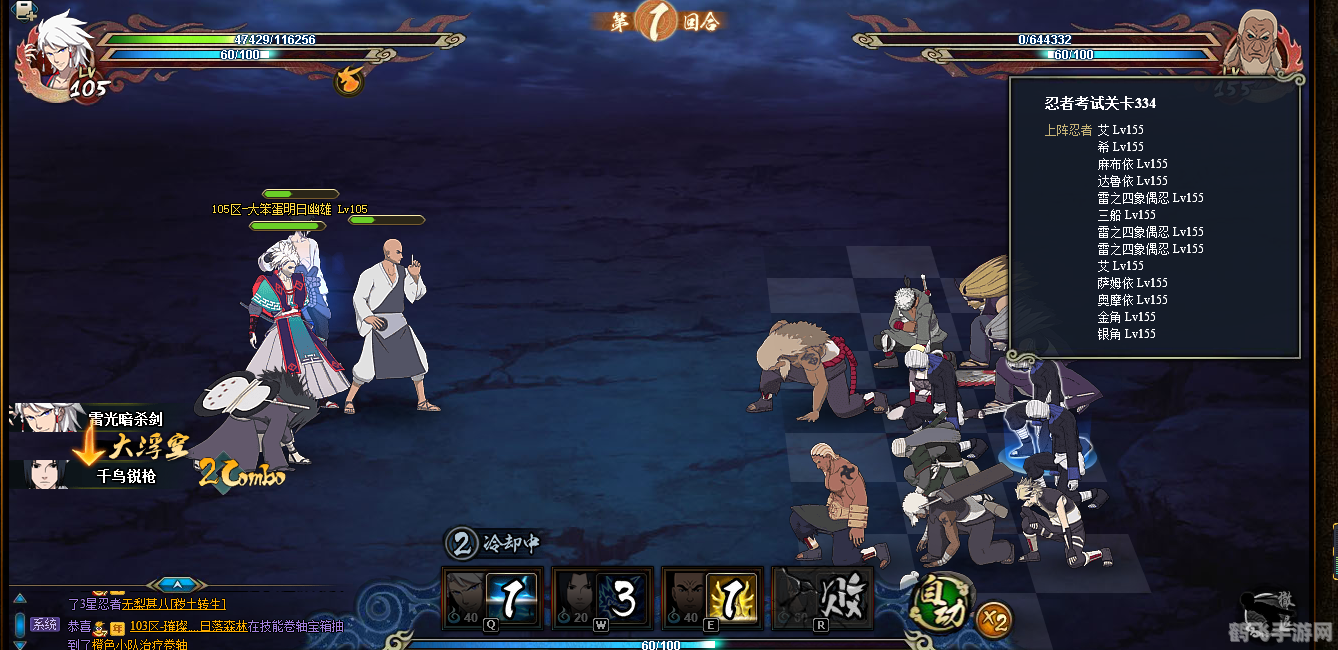
Task: Trigger the E skill with golden icon
Action: pyautogui.click(x=712, y=599)
